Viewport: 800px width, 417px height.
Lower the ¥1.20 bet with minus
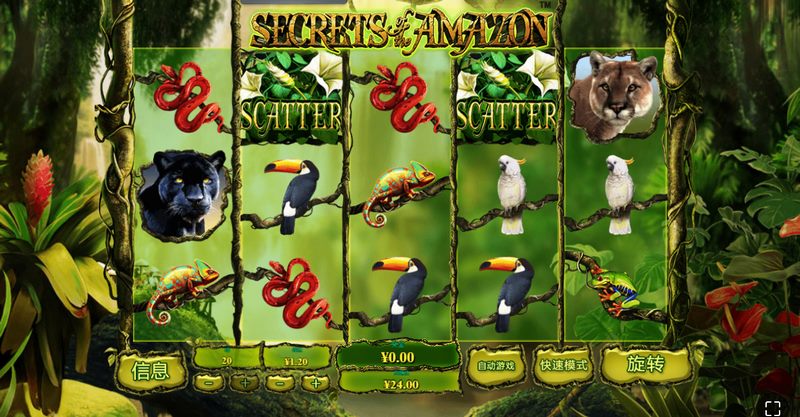[281, 382]
